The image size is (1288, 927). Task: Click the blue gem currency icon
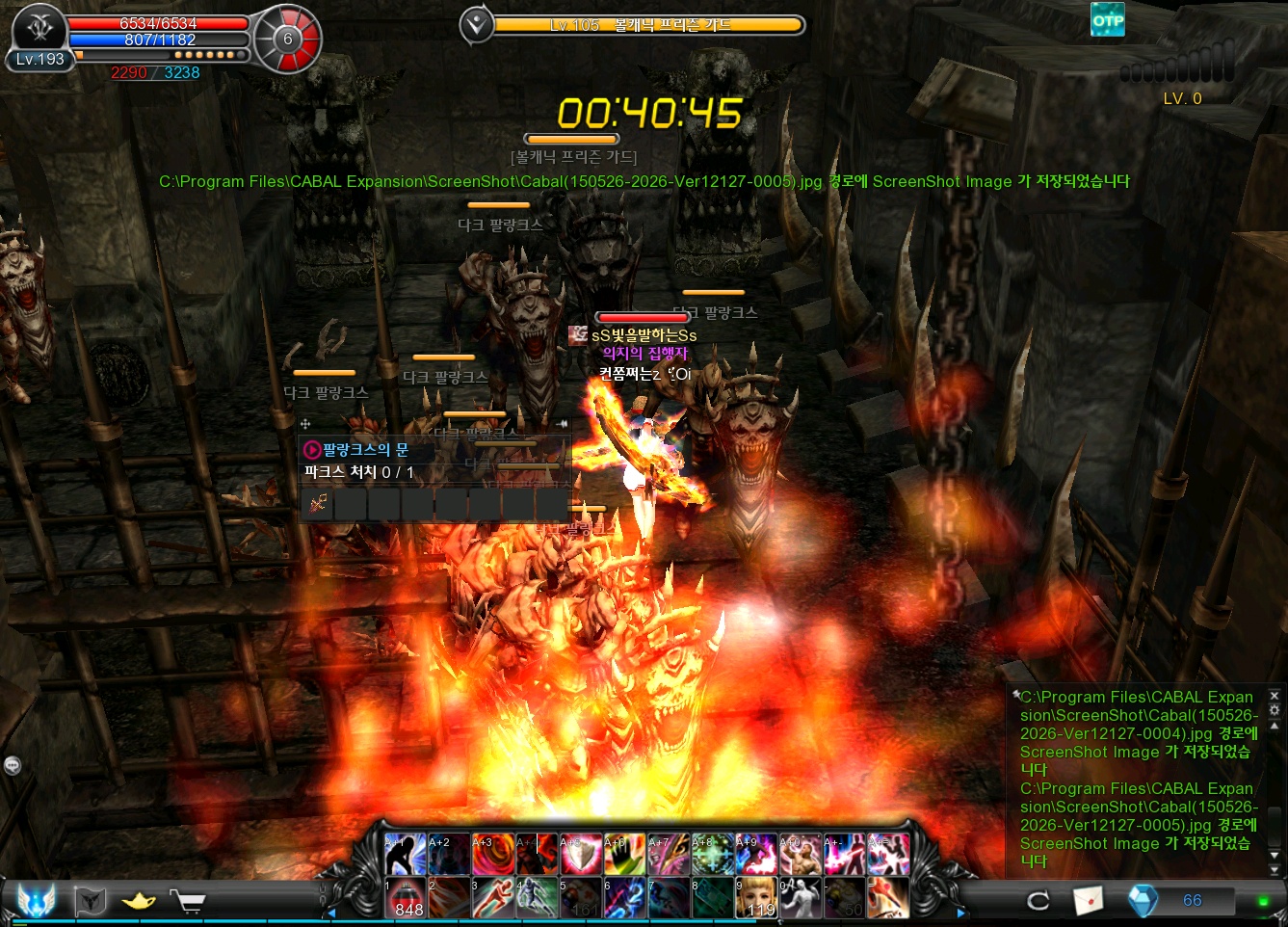1143,901
